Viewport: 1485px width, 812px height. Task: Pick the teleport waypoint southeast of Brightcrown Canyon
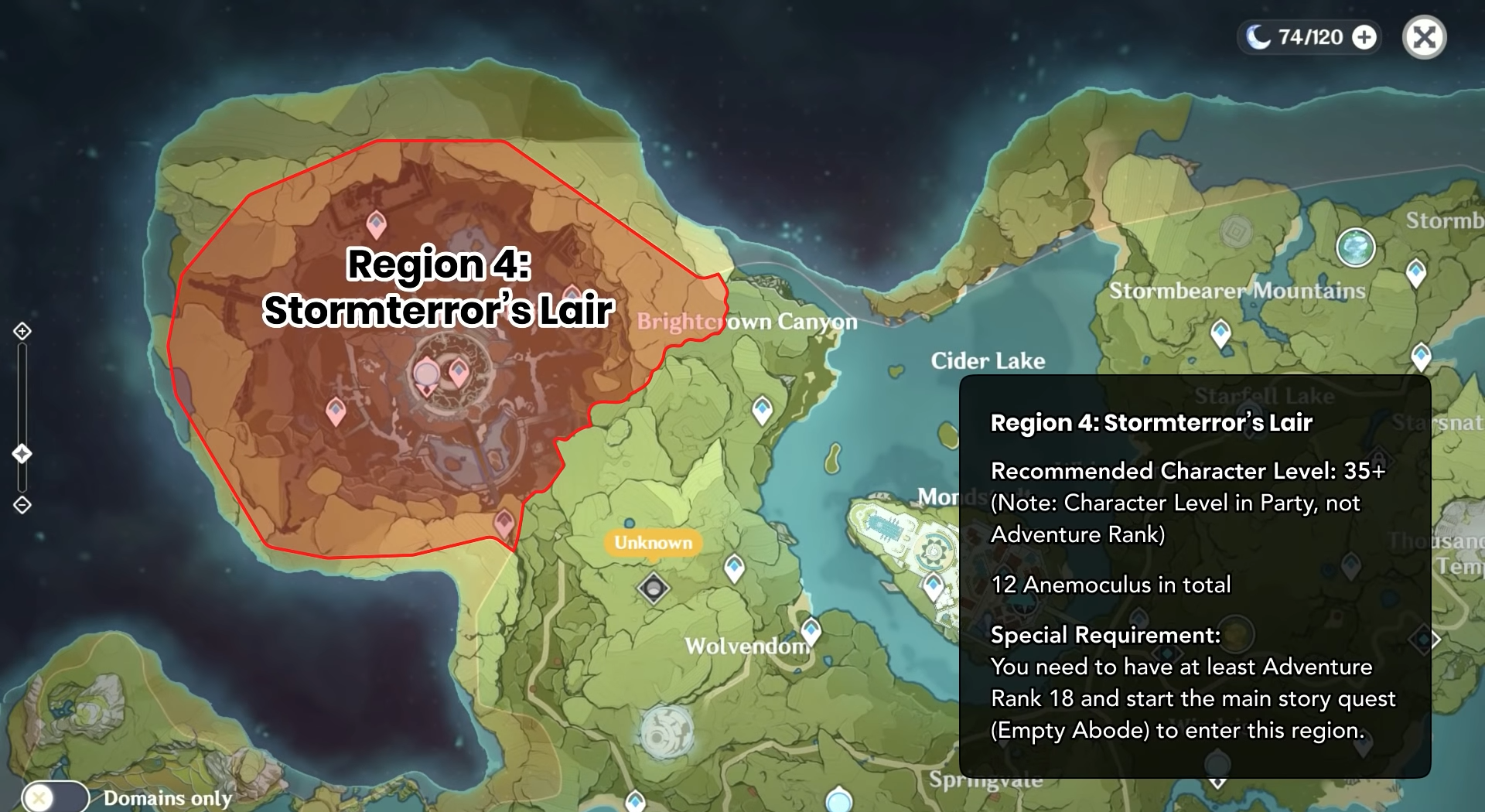[763, 409]
